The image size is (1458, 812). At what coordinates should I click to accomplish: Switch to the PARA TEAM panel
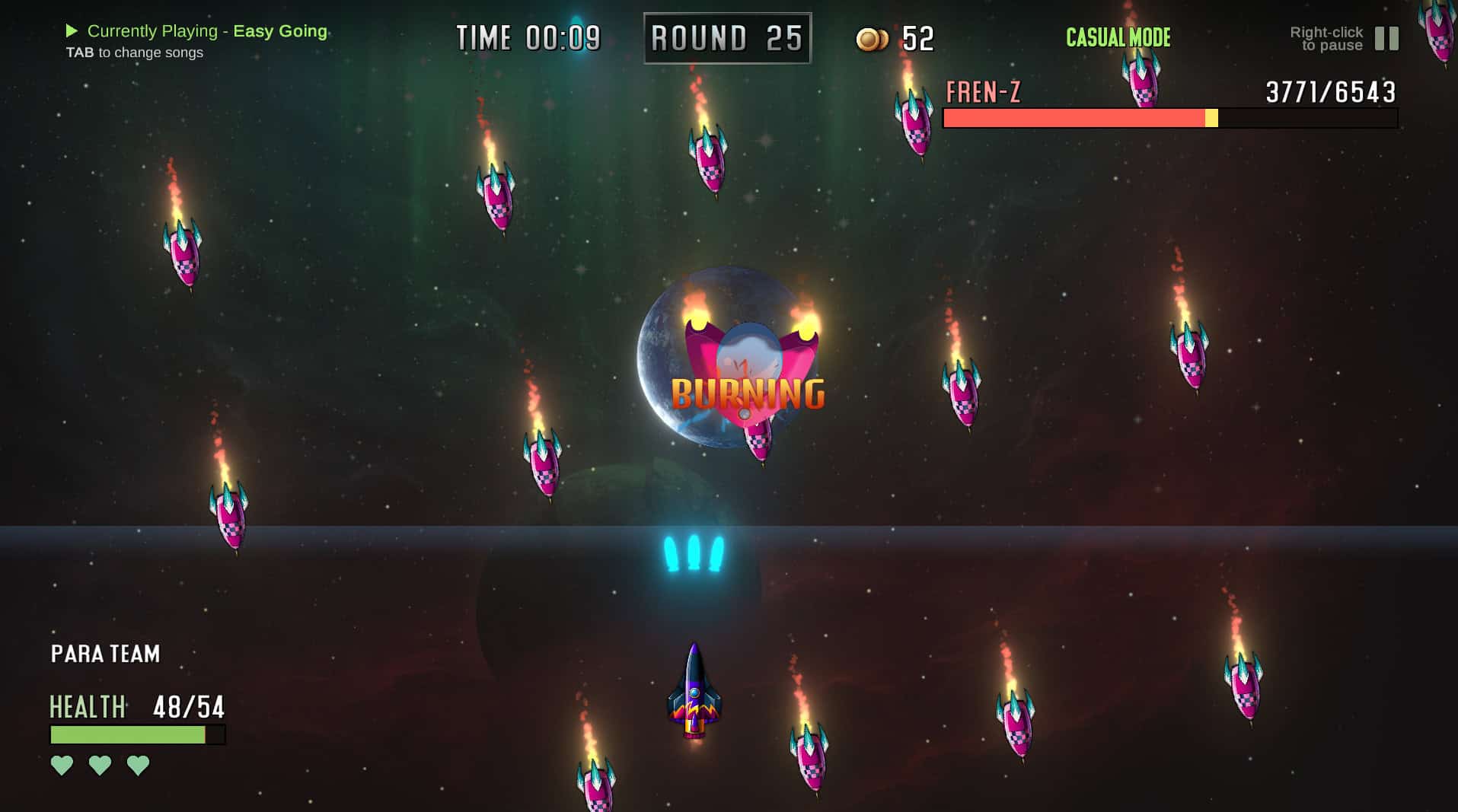coord(104,653)
